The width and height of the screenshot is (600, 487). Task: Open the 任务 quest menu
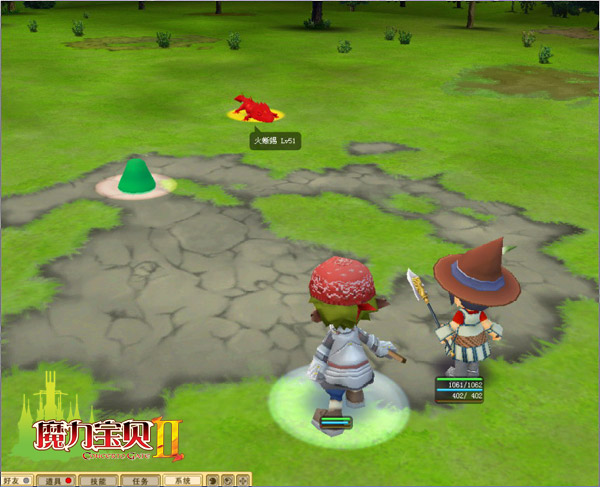point(141,481)
